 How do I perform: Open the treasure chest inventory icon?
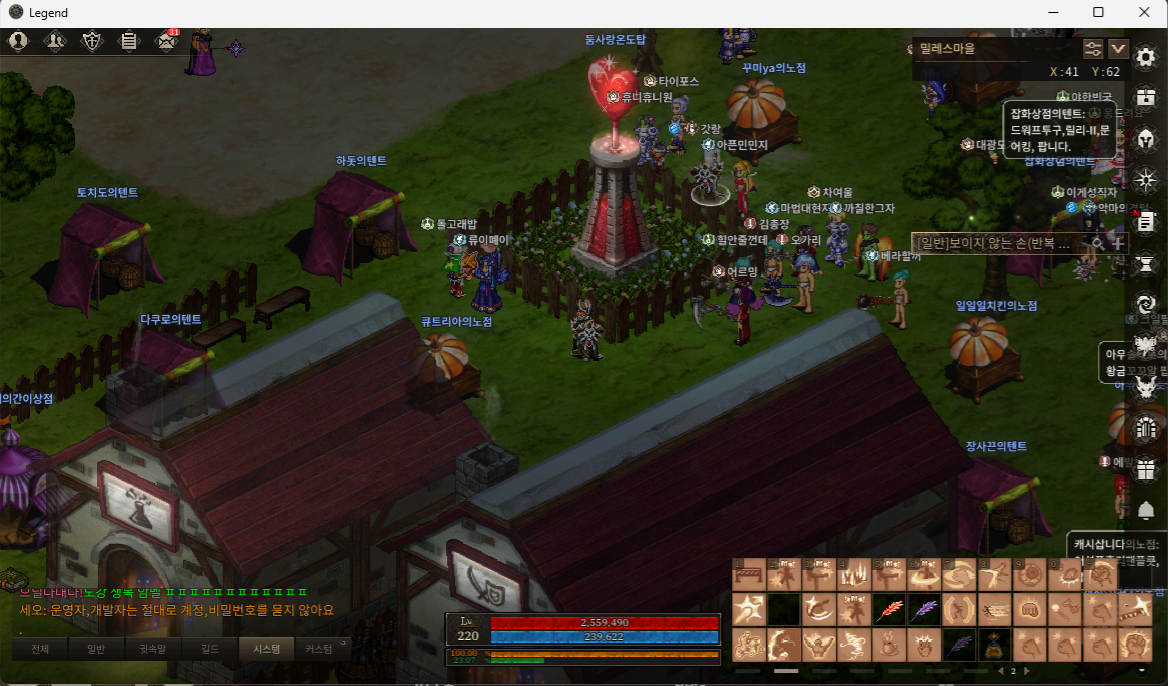coord(1146,97)
